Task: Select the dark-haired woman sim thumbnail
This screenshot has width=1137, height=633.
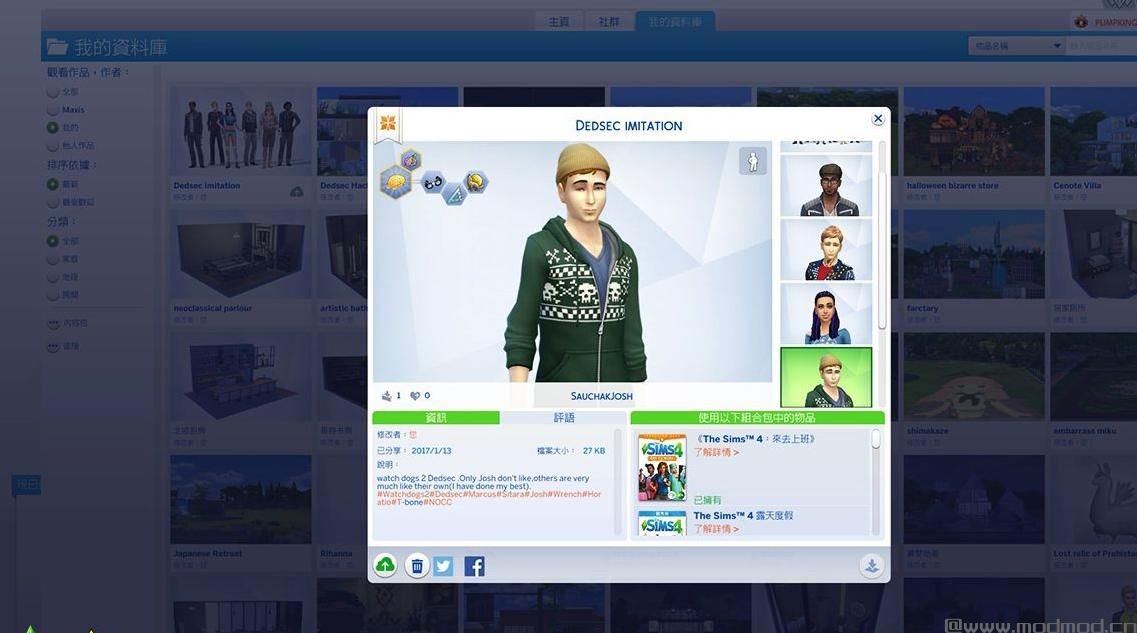Action: pyautogui.click(x=826, y=313)
